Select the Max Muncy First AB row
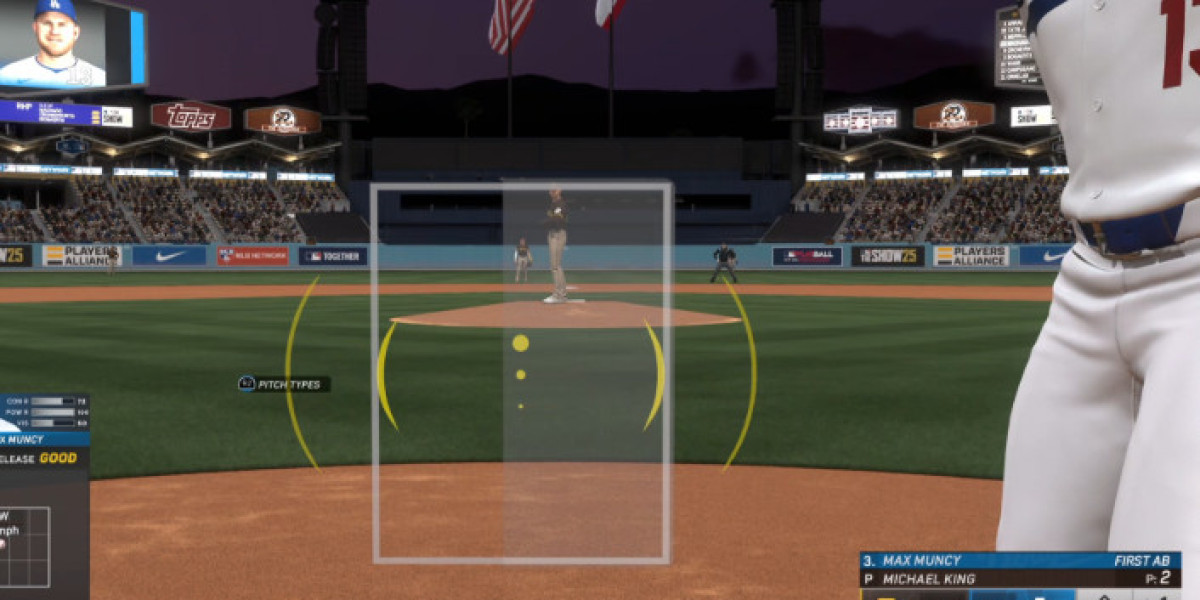This screenshot has height=600, width=1200. [1019, 561]
